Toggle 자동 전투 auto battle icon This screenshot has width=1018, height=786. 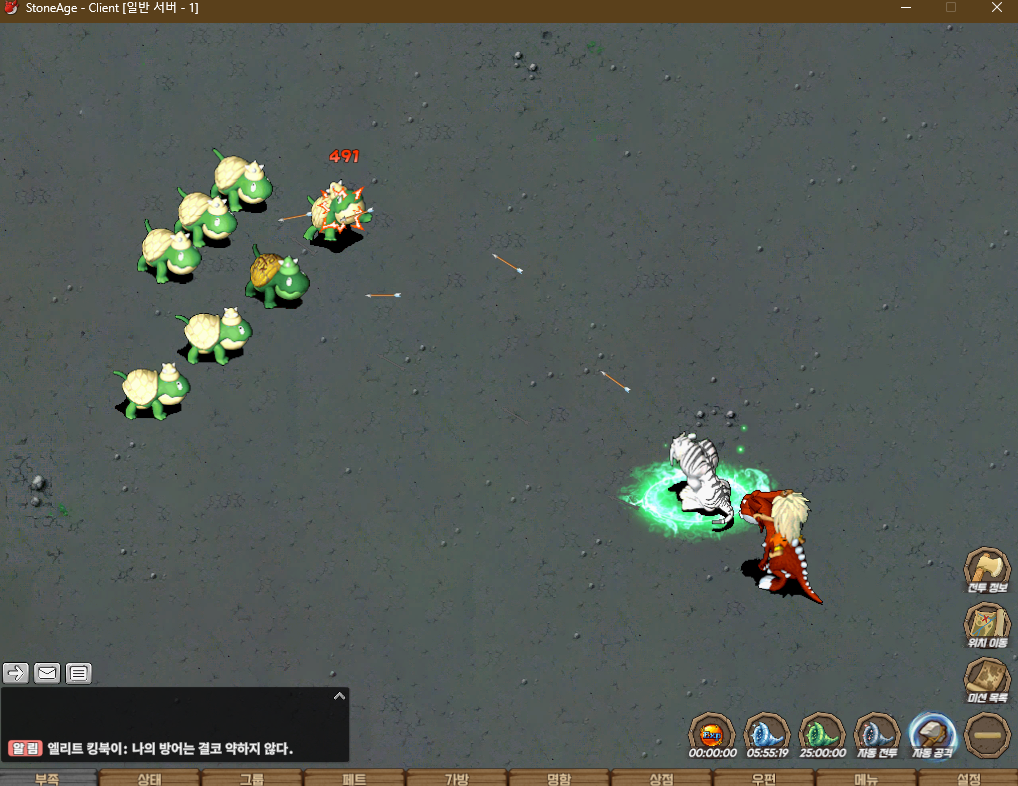pyautogui.click(x=876, y=735)
